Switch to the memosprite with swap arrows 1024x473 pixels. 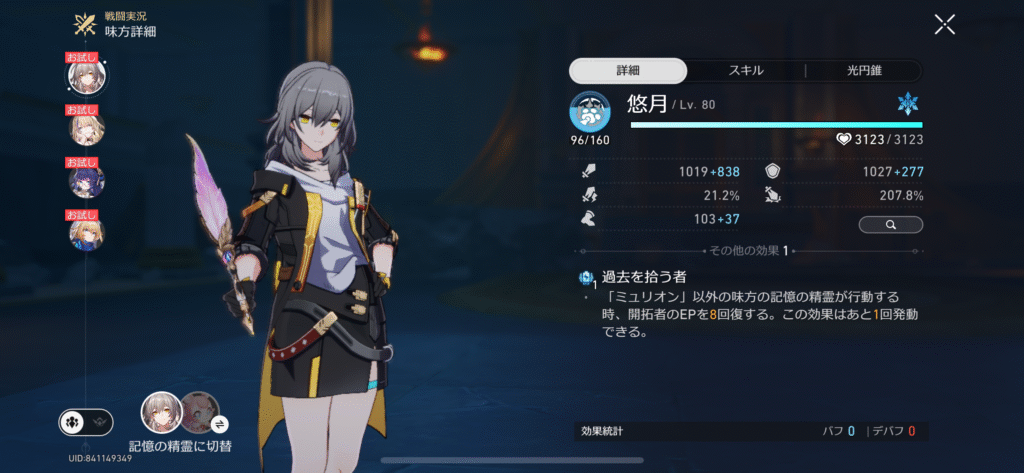(202, 410)
